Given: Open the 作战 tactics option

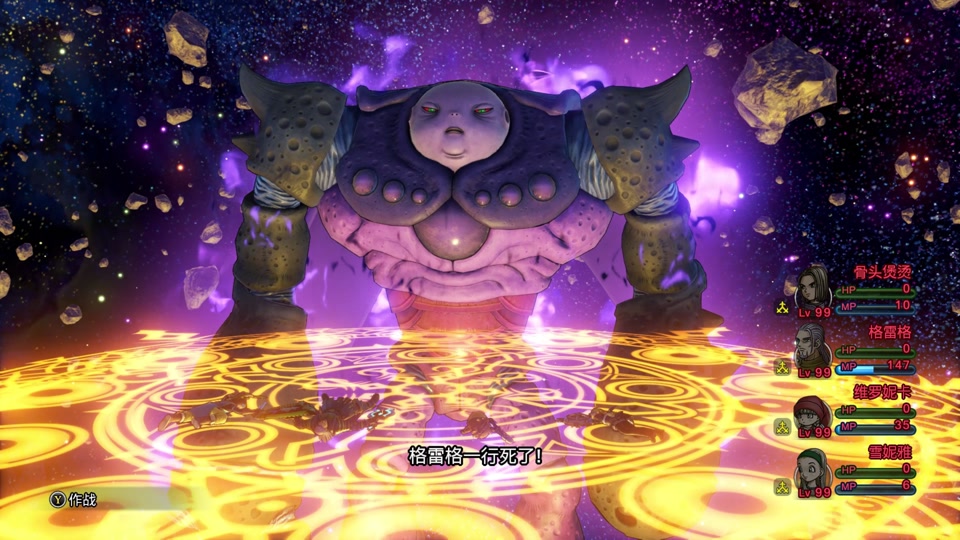Looking at the screenshot, I should pos(75,499).
